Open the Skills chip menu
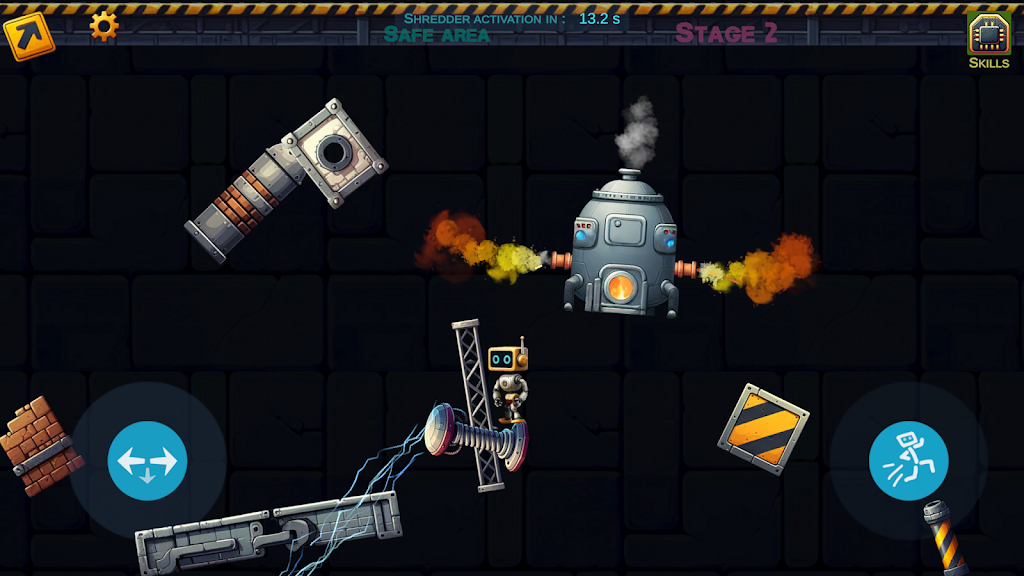The height and width of the screenshot is (576, 1024). click(988, 38)
